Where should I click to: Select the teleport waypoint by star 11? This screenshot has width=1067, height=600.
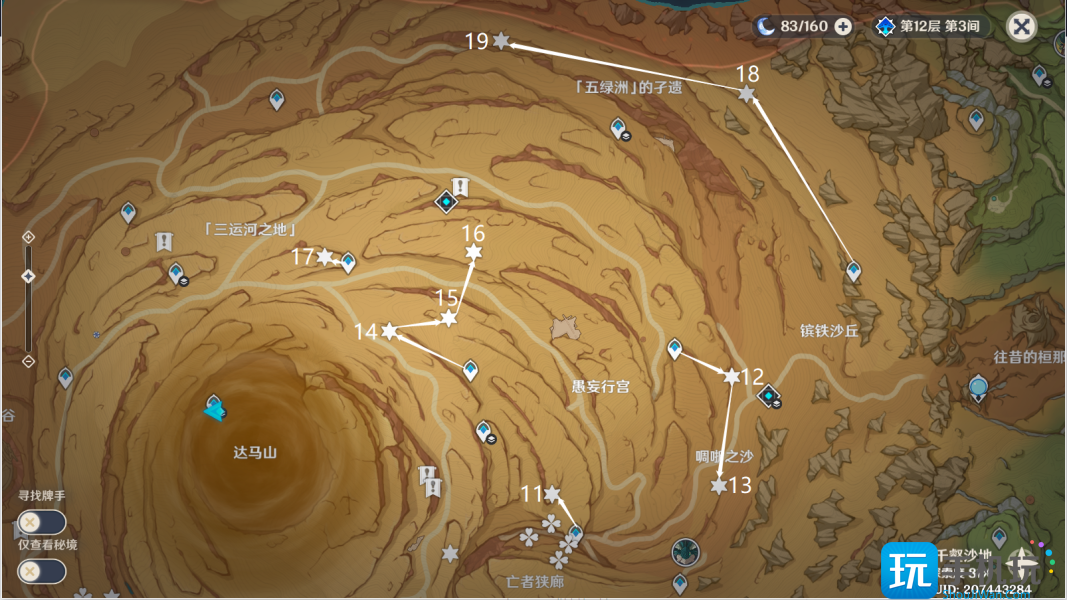(575, 532)
